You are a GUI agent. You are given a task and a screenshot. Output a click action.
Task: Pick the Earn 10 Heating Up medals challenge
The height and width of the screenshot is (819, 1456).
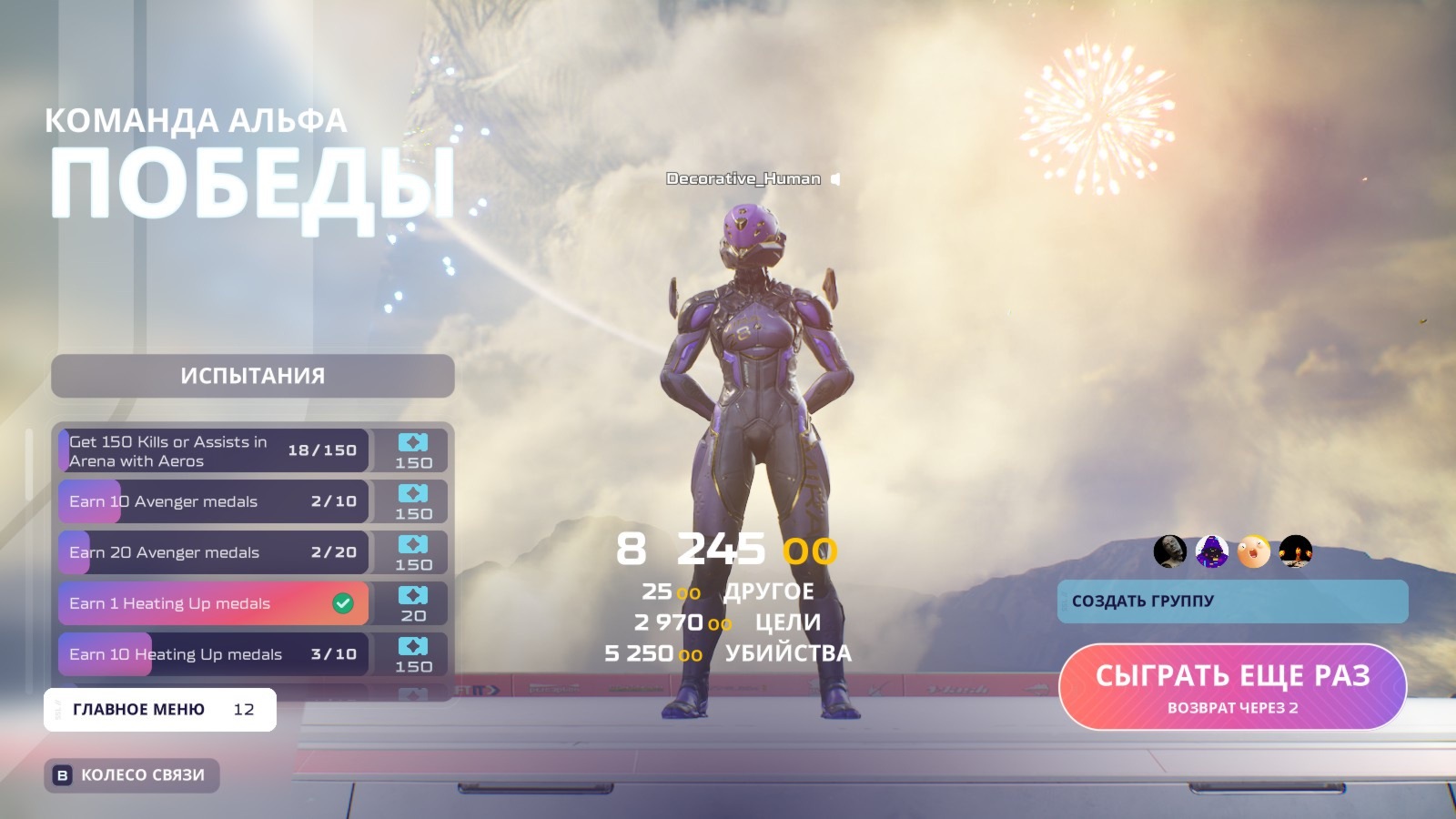pos(214,654)
